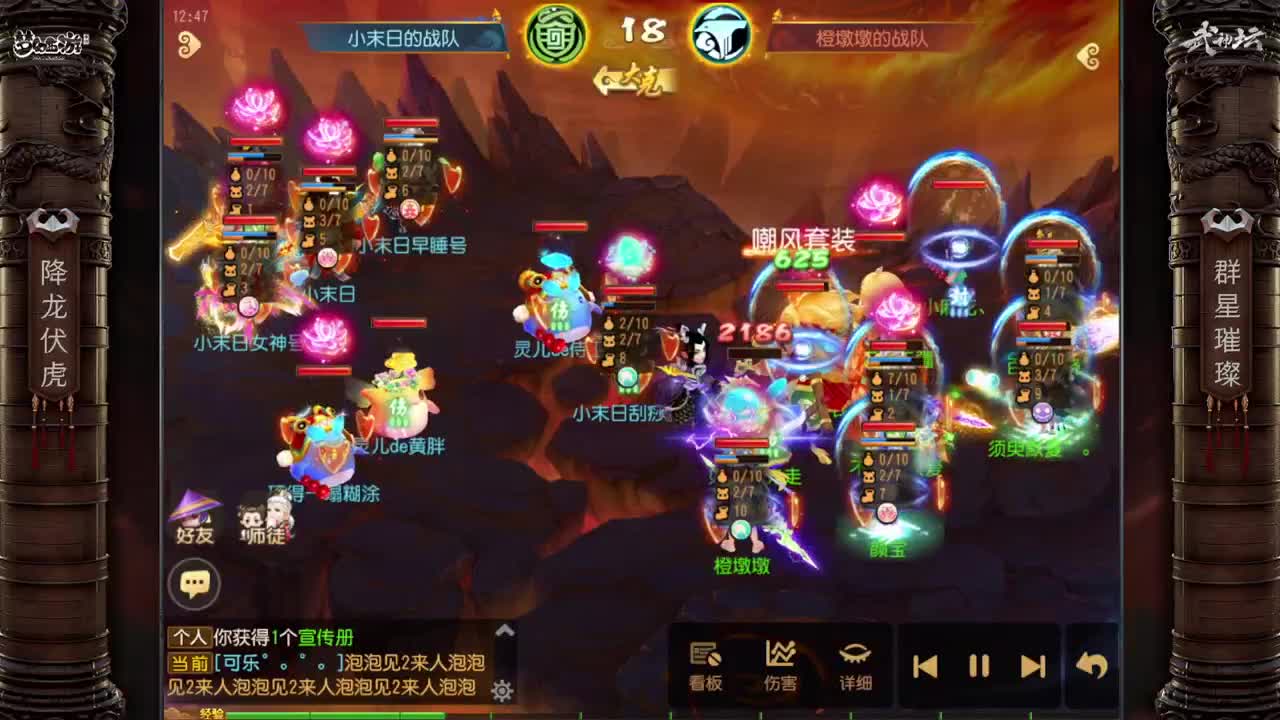Click the green 经验 experience bar
1280x720 pixels.
tap(330, 715)
